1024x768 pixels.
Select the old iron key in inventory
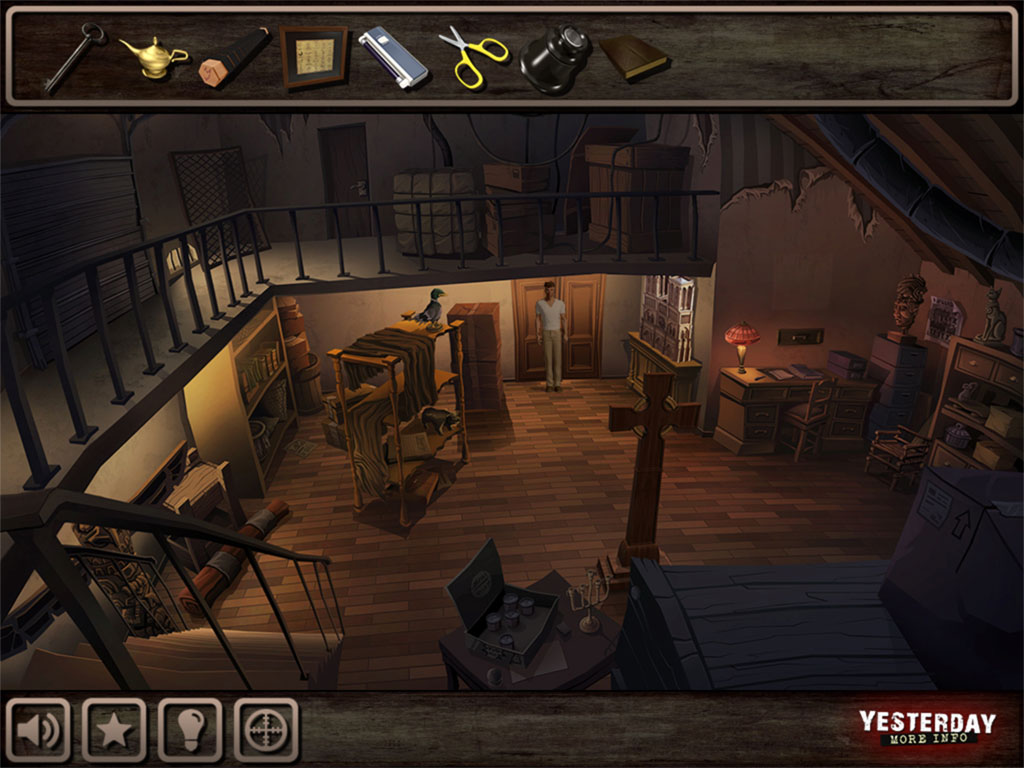point(73,57)
